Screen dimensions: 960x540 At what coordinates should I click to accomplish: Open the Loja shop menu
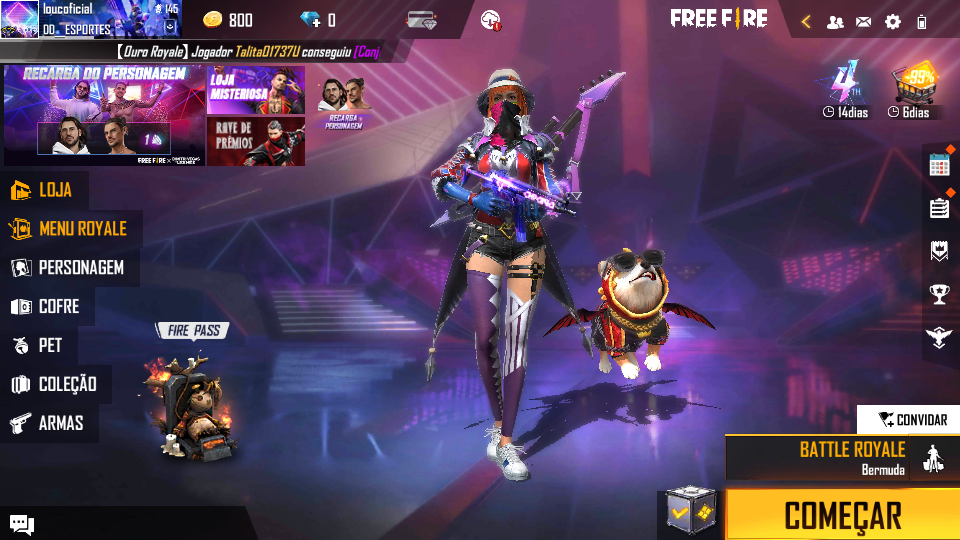pyautogui.click(x=44, y=190)
